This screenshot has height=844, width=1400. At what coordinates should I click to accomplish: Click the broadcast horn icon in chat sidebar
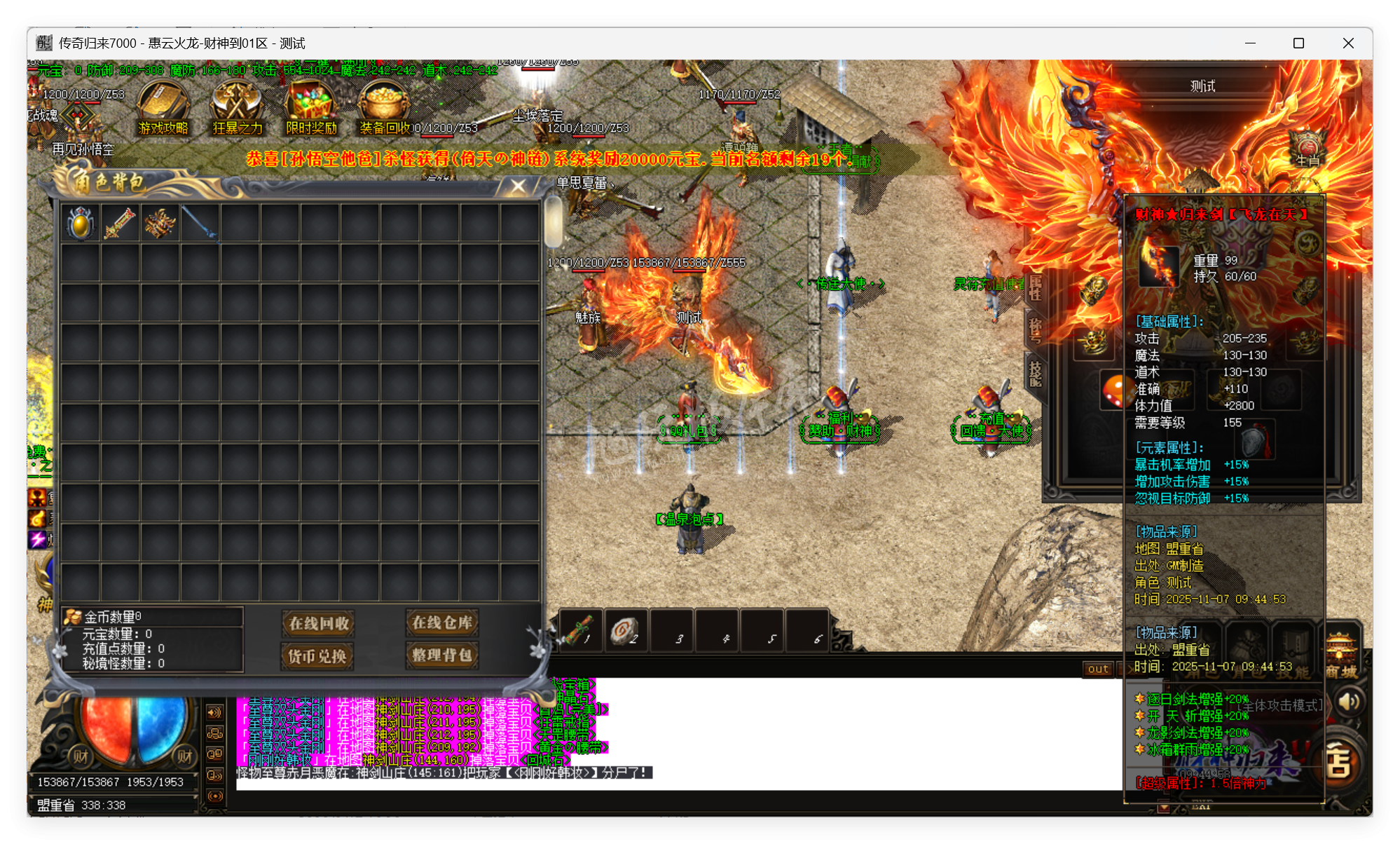click(214, 796)
